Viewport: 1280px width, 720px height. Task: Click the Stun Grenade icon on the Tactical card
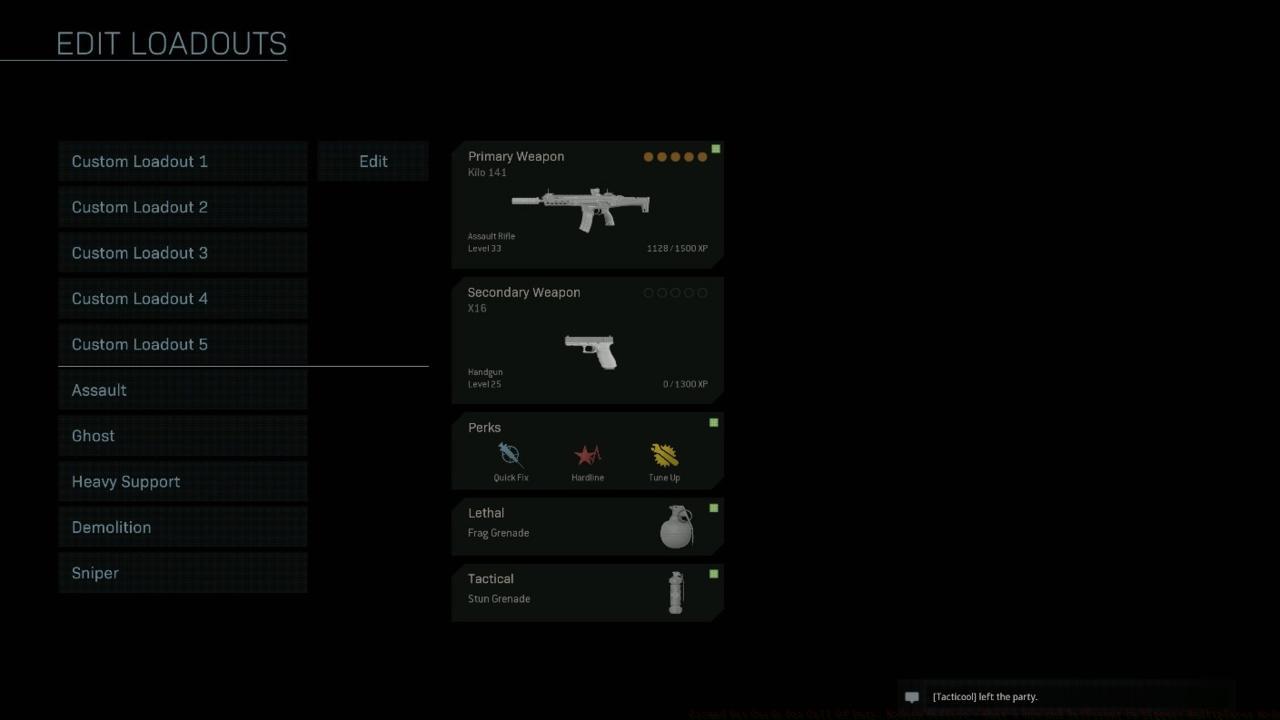coord(676,592)
